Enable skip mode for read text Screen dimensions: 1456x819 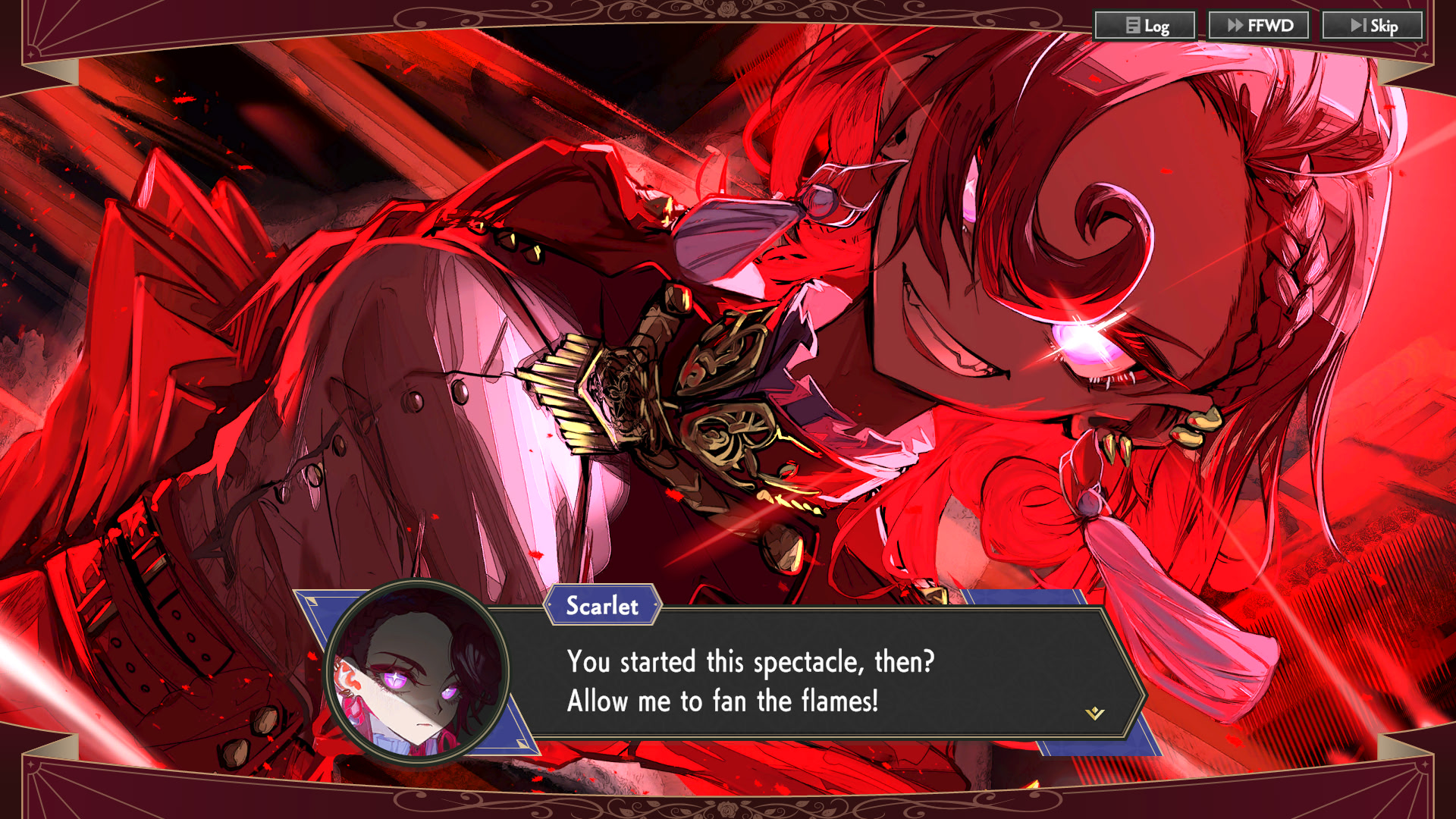(1373, 25)
